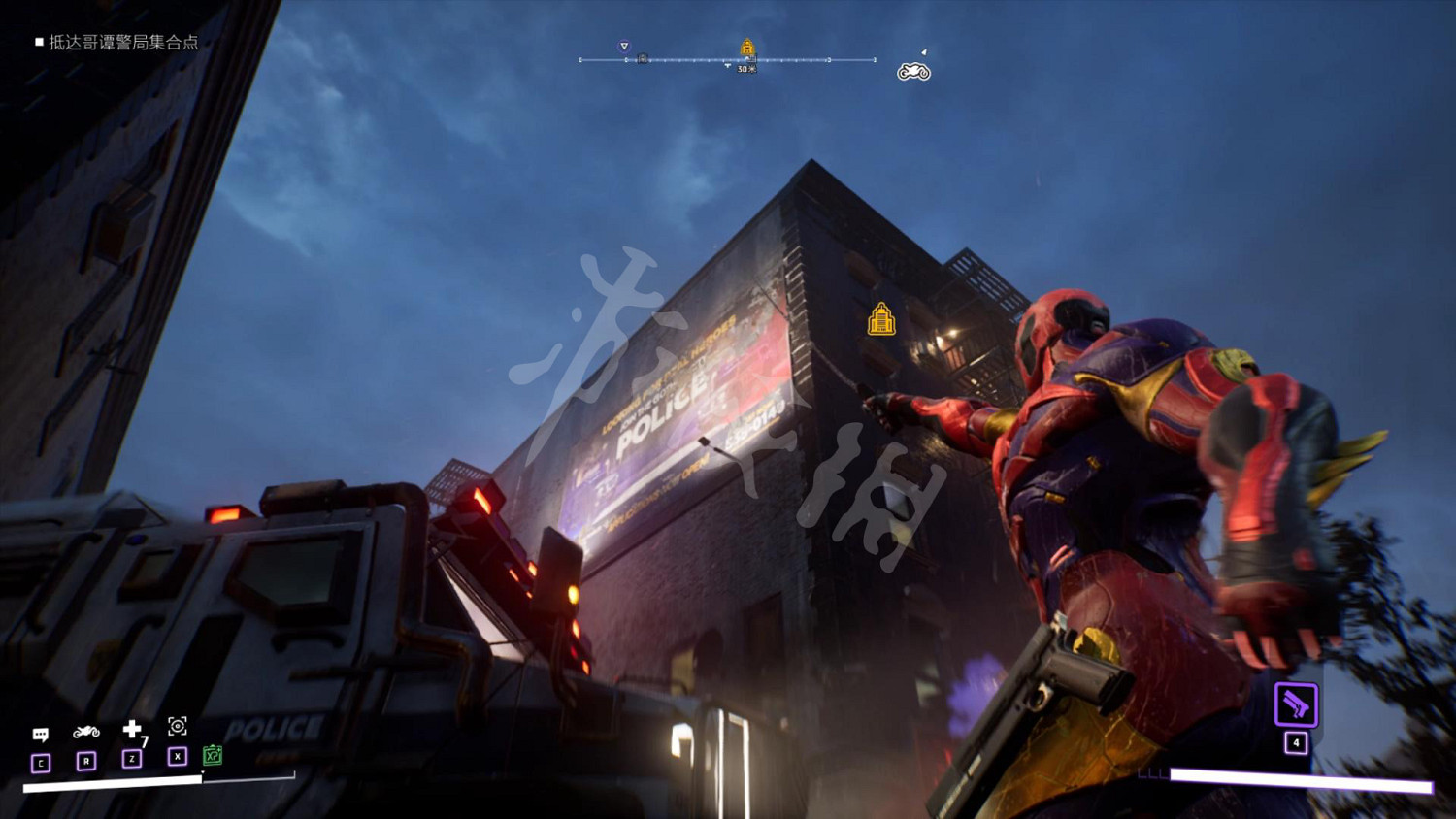Select the yellow building marker on the compass
The height and width of the screenshot is (819, 1456).
coord(747,48)
